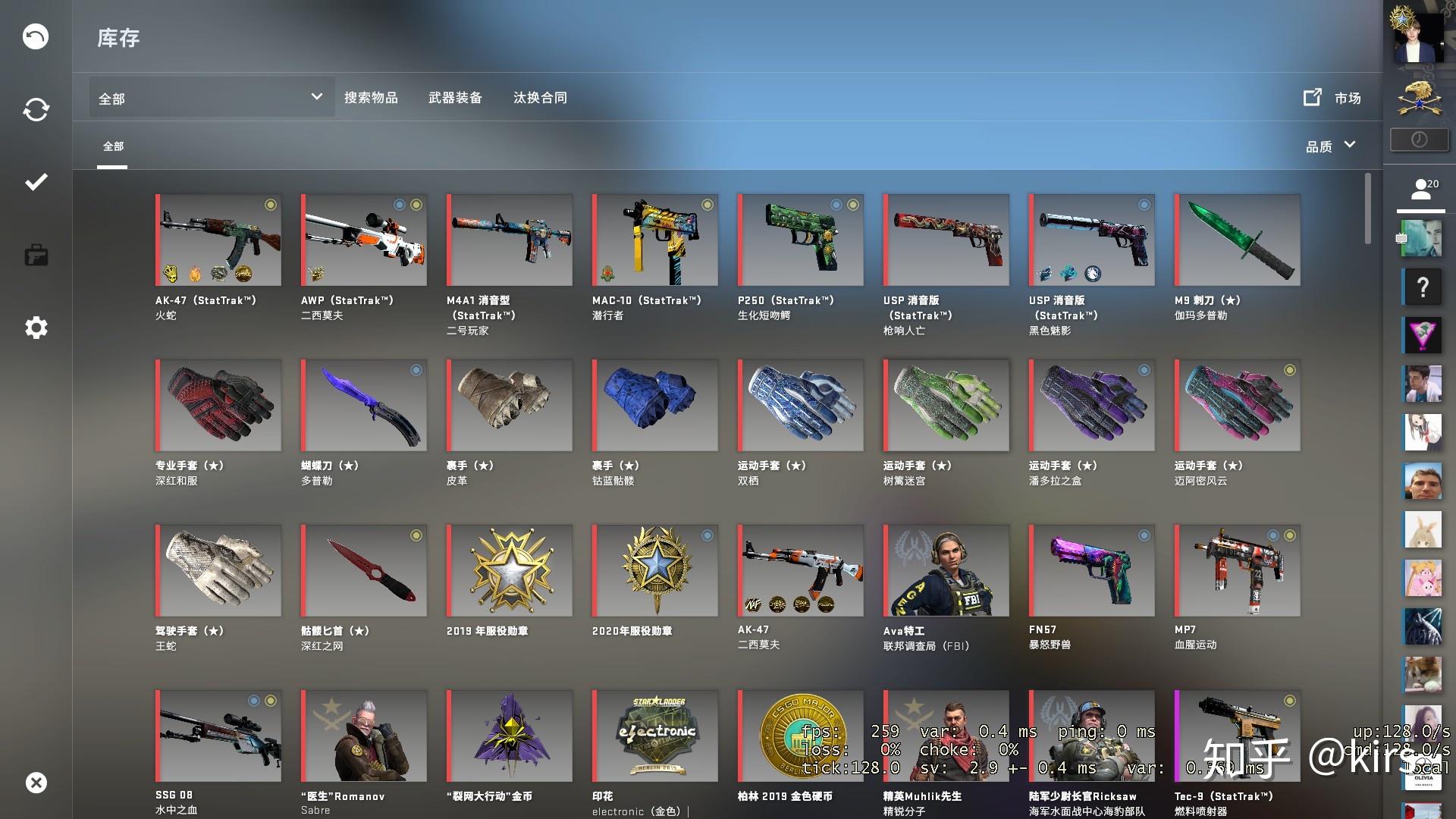
Task: Open the 汰换合同 trade-up tab
Action: tap(540, 97)
